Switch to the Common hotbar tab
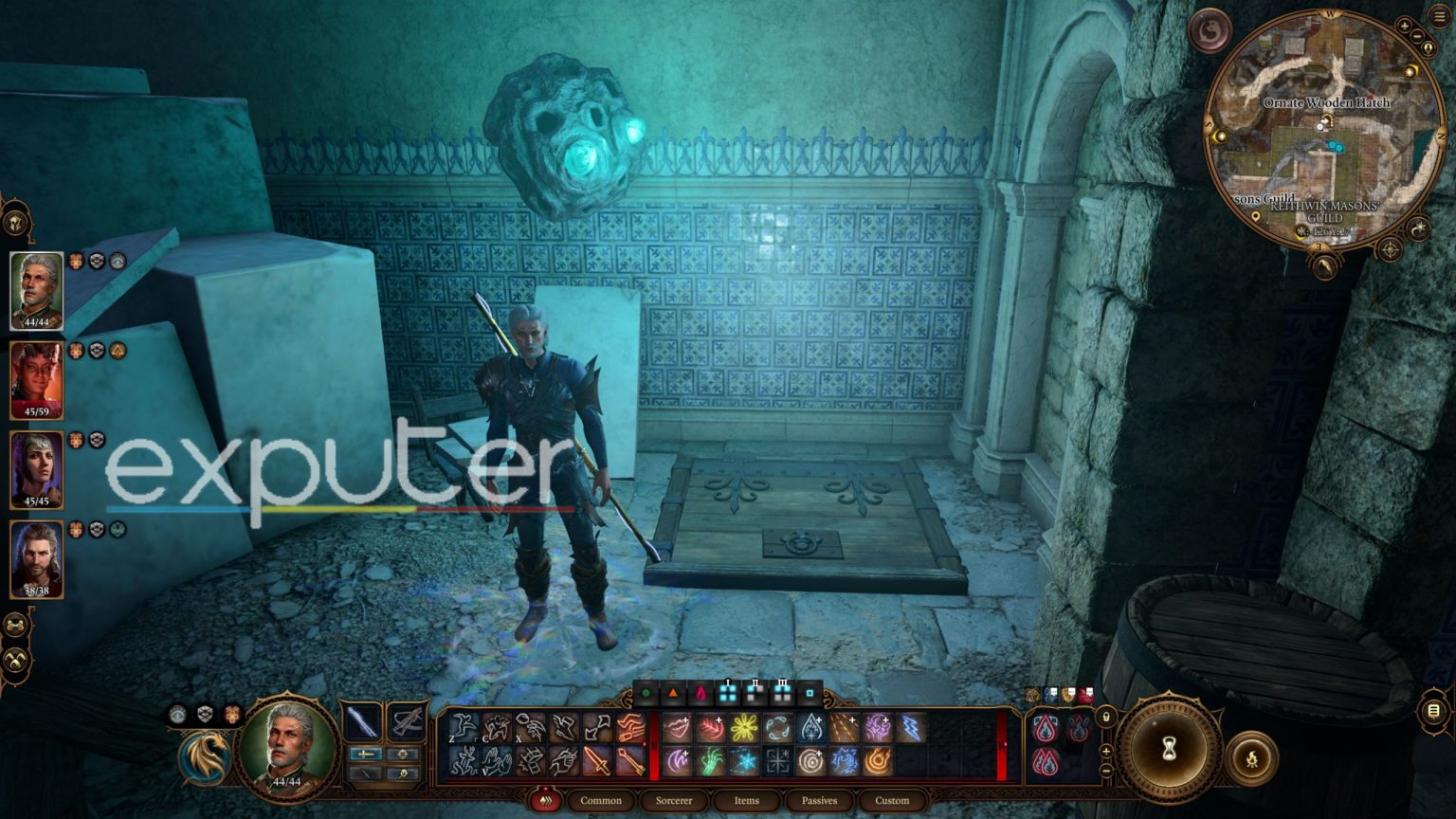1456x819 pixels. click(x=601, y=800)
